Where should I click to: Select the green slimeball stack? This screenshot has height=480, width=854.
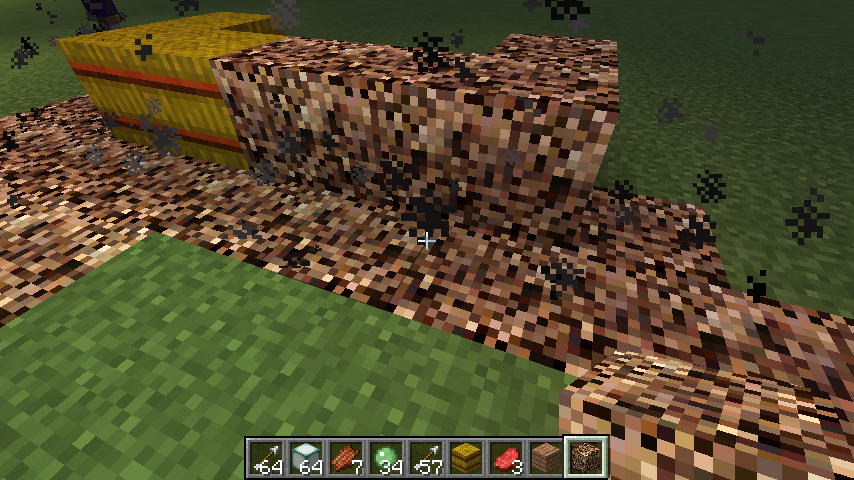coord(387,458)
